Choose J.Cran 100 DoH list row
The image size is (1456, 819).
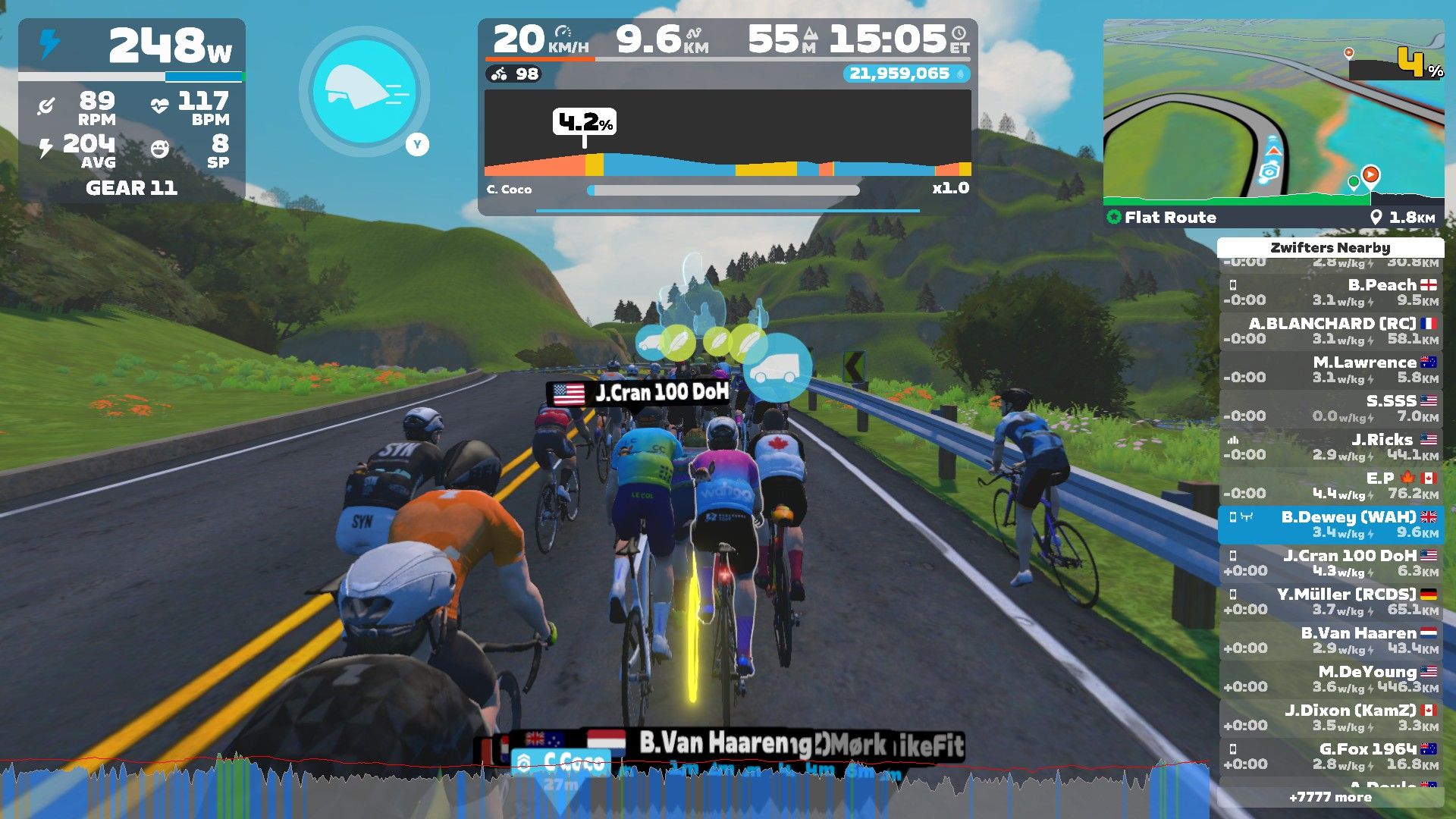1331,563
